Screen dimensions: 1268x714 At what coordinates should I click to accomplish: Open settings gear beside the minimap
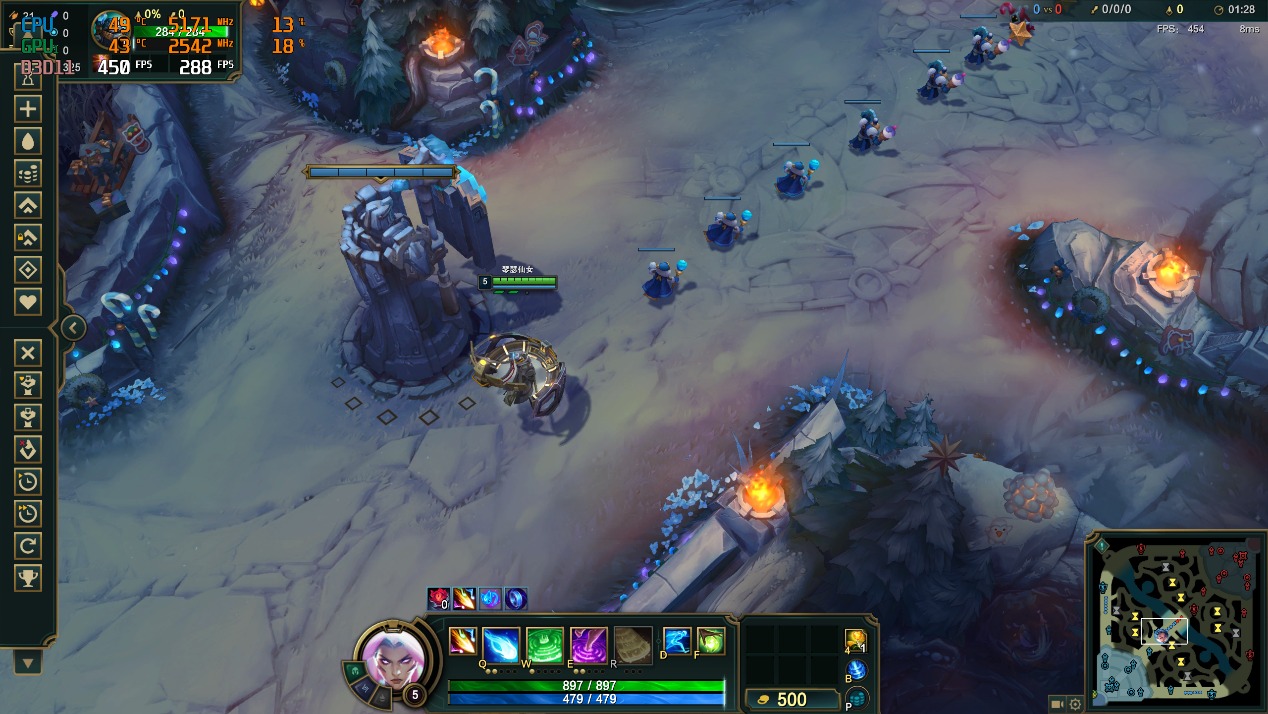[x=1075, y=704]
